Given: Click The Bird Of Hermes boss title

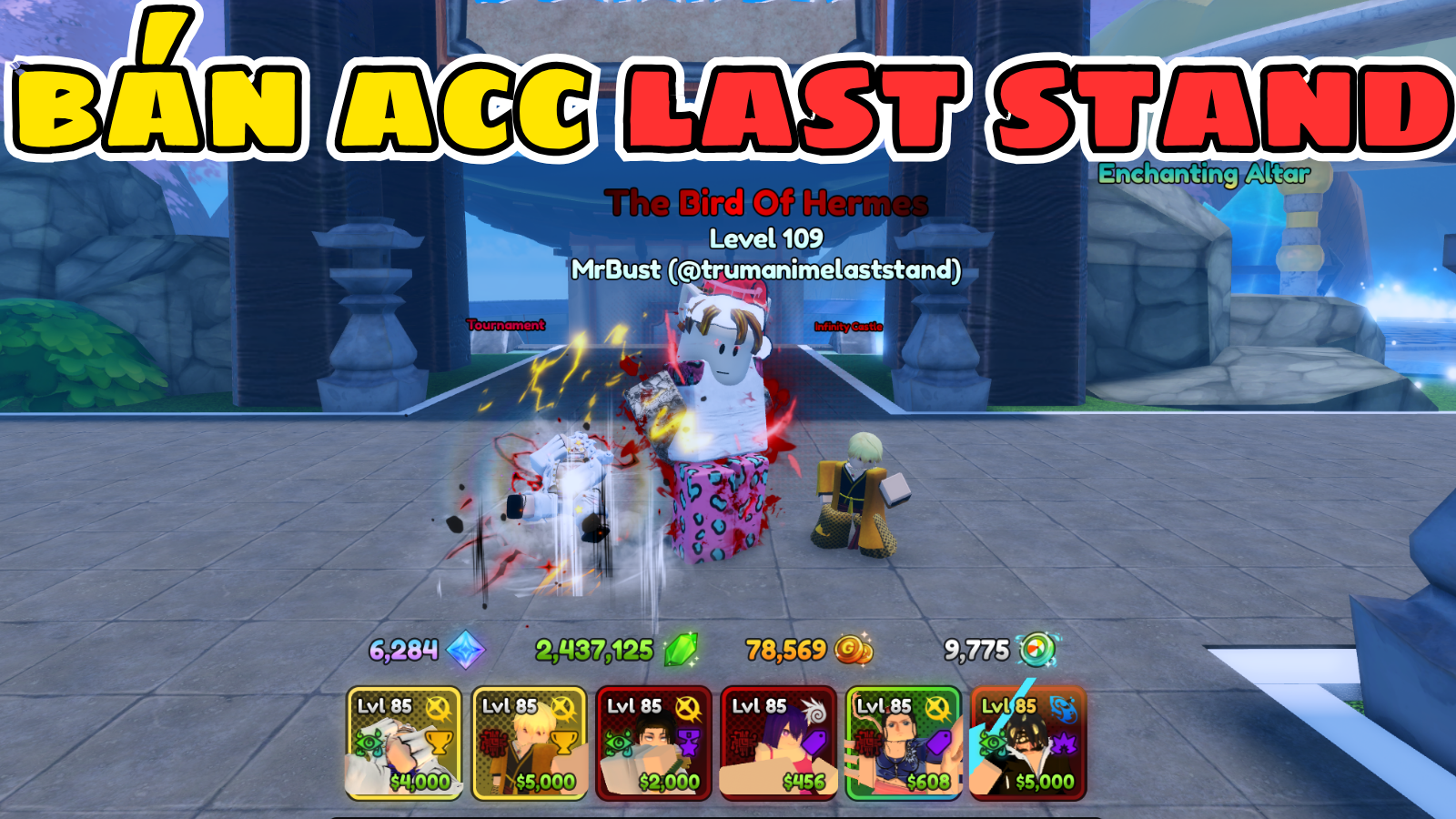Looking at the screenshot, I should point(769,204).
